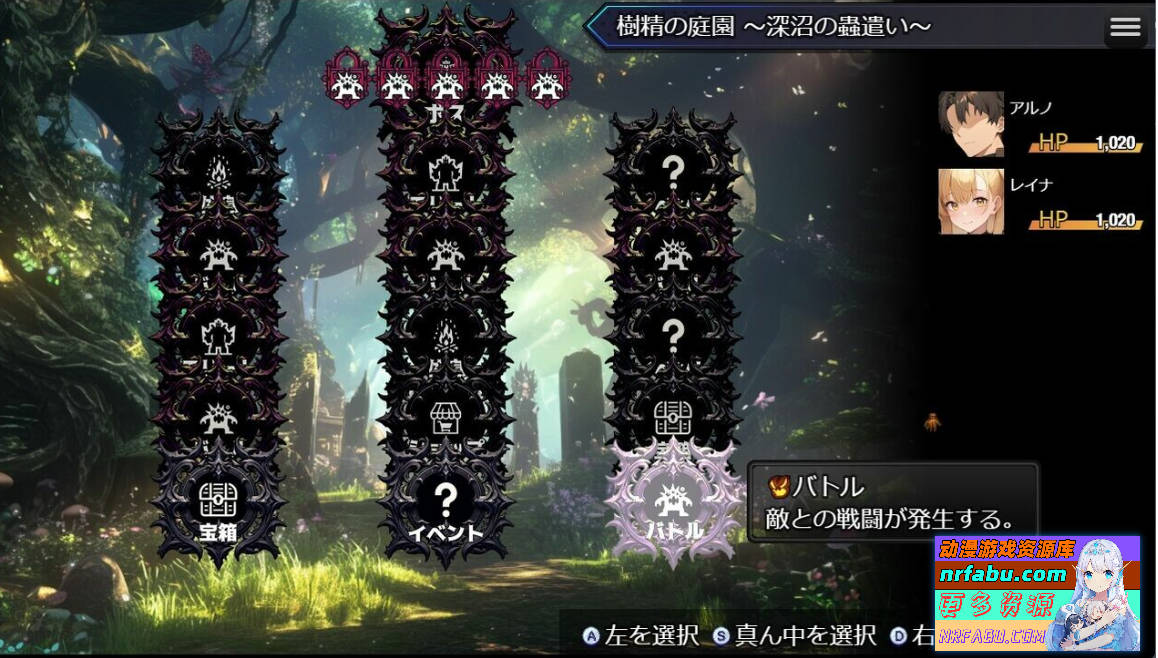Choose the イベント event node
Screen dimensions: 1158x658
point(446,503)
